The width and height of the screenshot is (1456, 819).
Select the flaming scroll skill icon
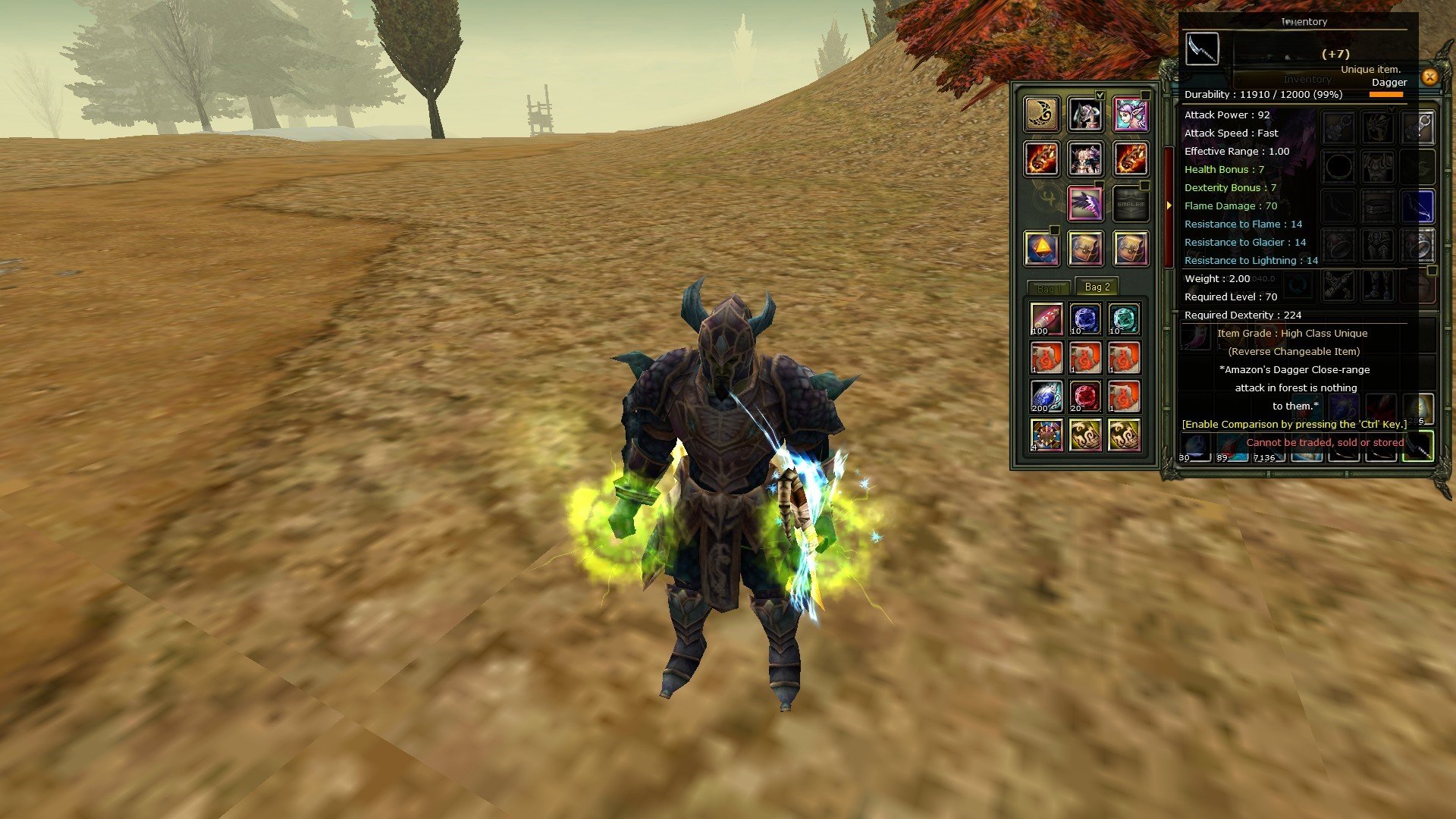click(1041, 161)
